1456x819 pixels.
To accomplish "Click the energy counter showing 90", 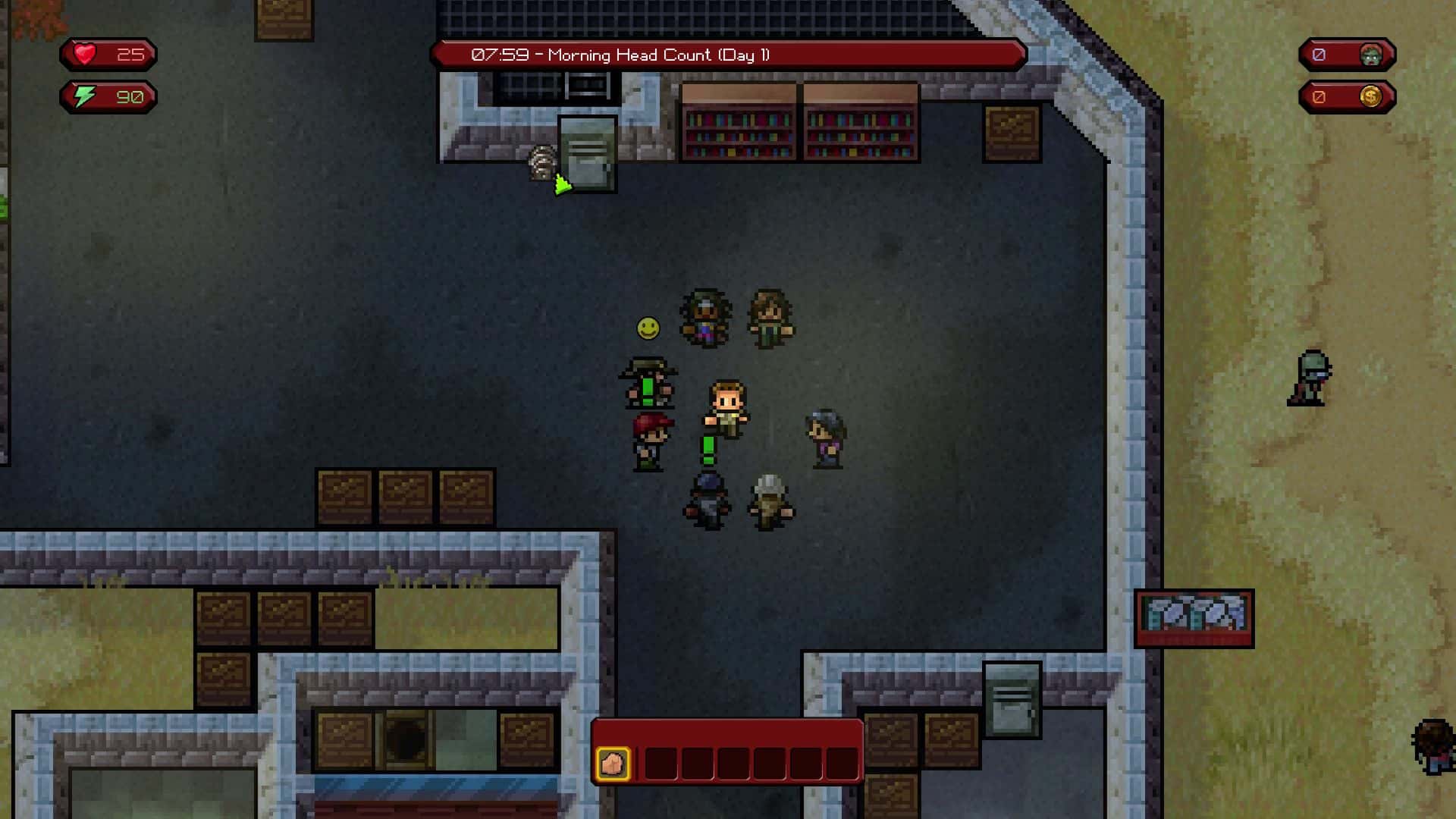I will point(129,96).
